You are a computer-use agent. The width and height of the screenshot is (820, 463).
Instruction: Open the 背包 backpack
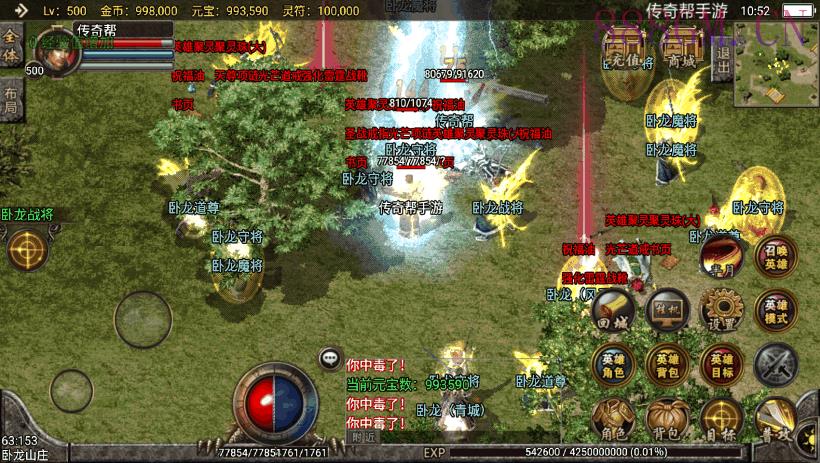667,419
